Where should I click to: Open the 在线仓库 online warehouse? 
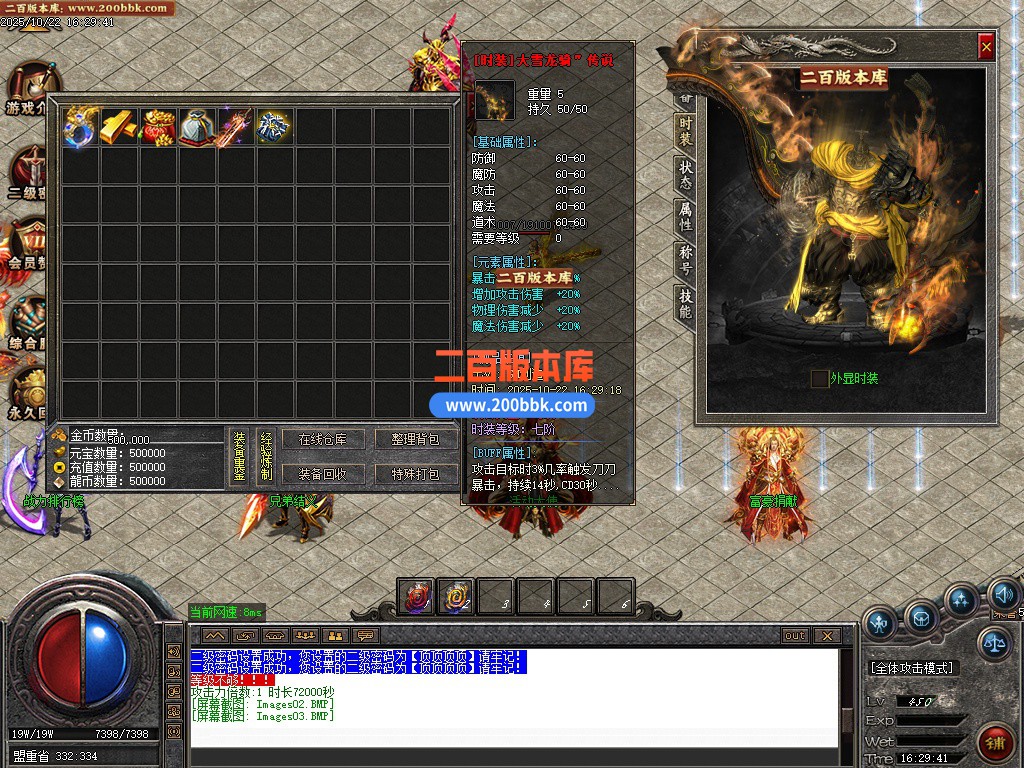coord(323,440)
